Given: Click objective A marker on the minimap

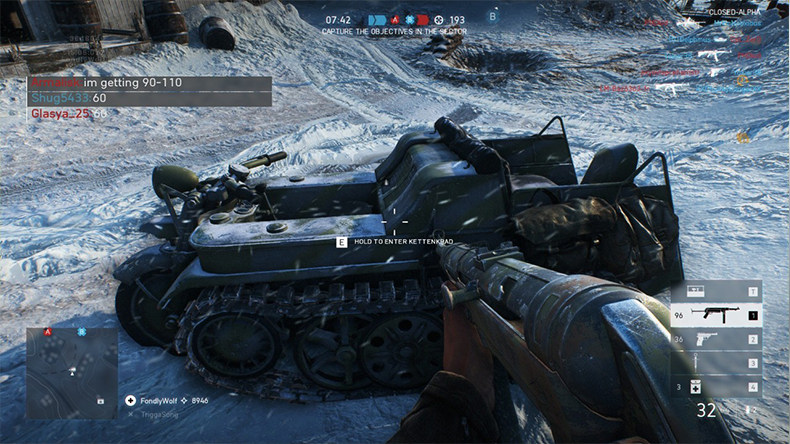Looking at the screenshot, I should [47, 332].
